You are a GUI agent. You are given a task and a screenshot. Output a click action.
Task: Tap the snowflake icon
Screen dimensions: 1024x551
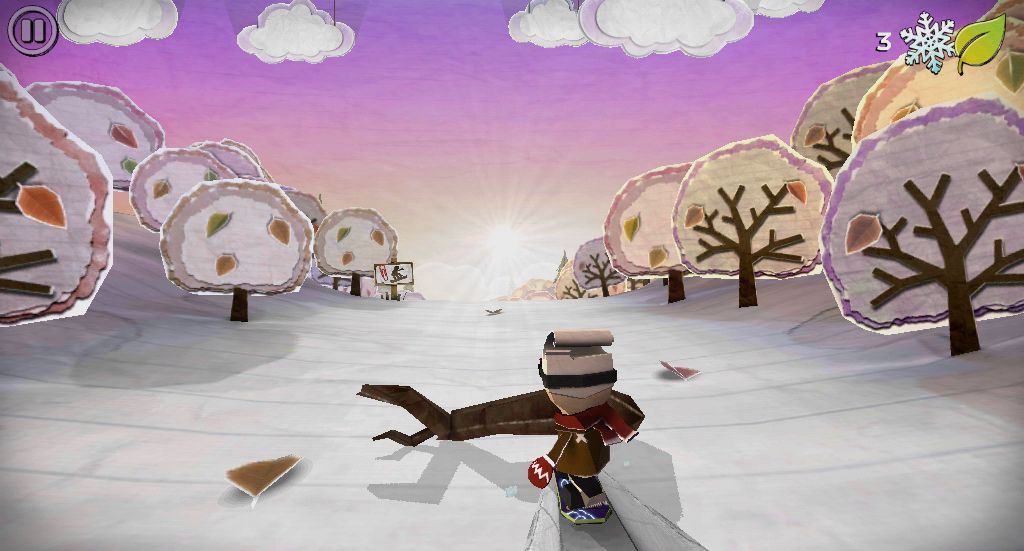tap(927, 42)
